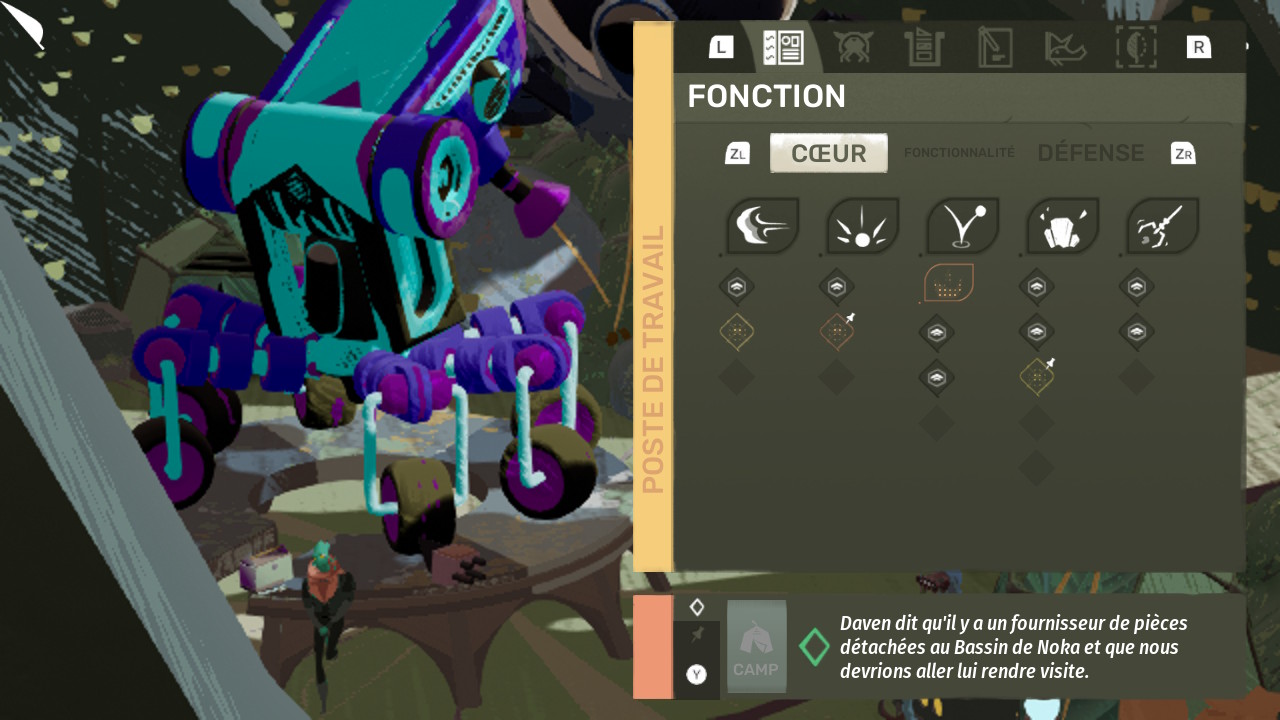Select the highlighted orange dotted upgrade node
Image resolution: width=1280 pixels, height=720 pixels.
point(948,284)
